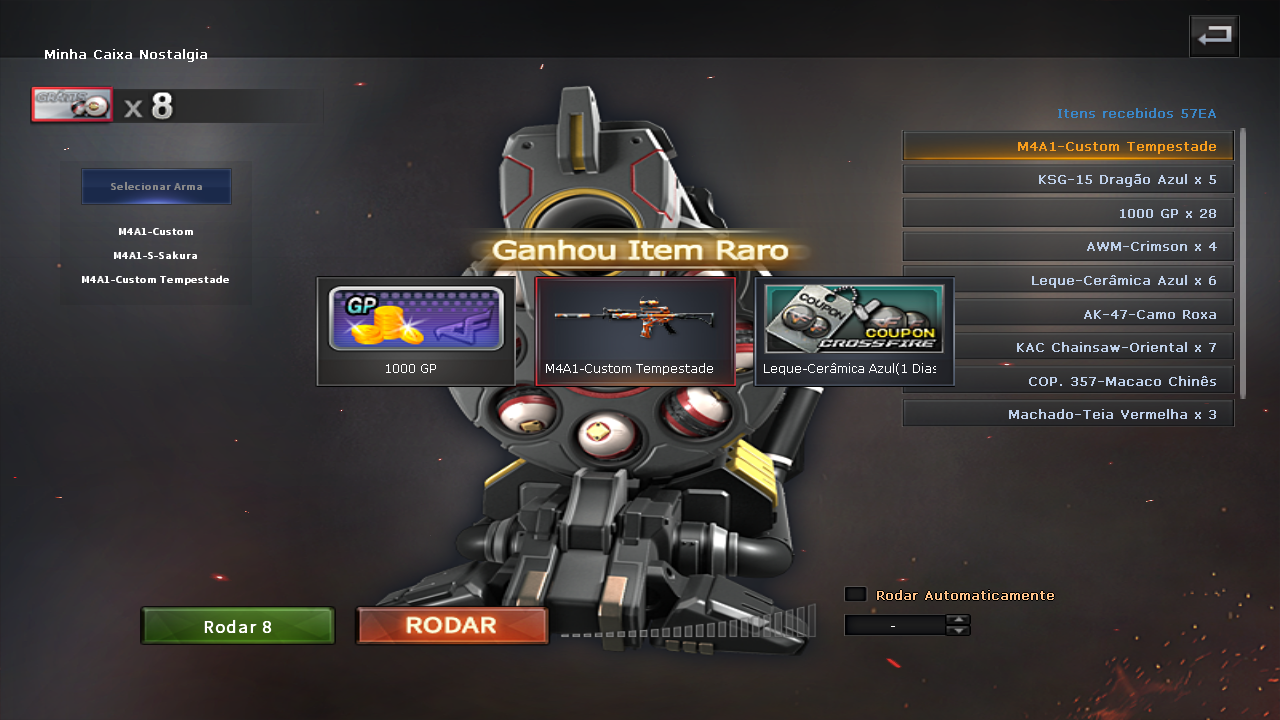Click the up arrow of the spin counter
The width and height of the screenshot is (1280, 720).
click(x=958, y=619)
